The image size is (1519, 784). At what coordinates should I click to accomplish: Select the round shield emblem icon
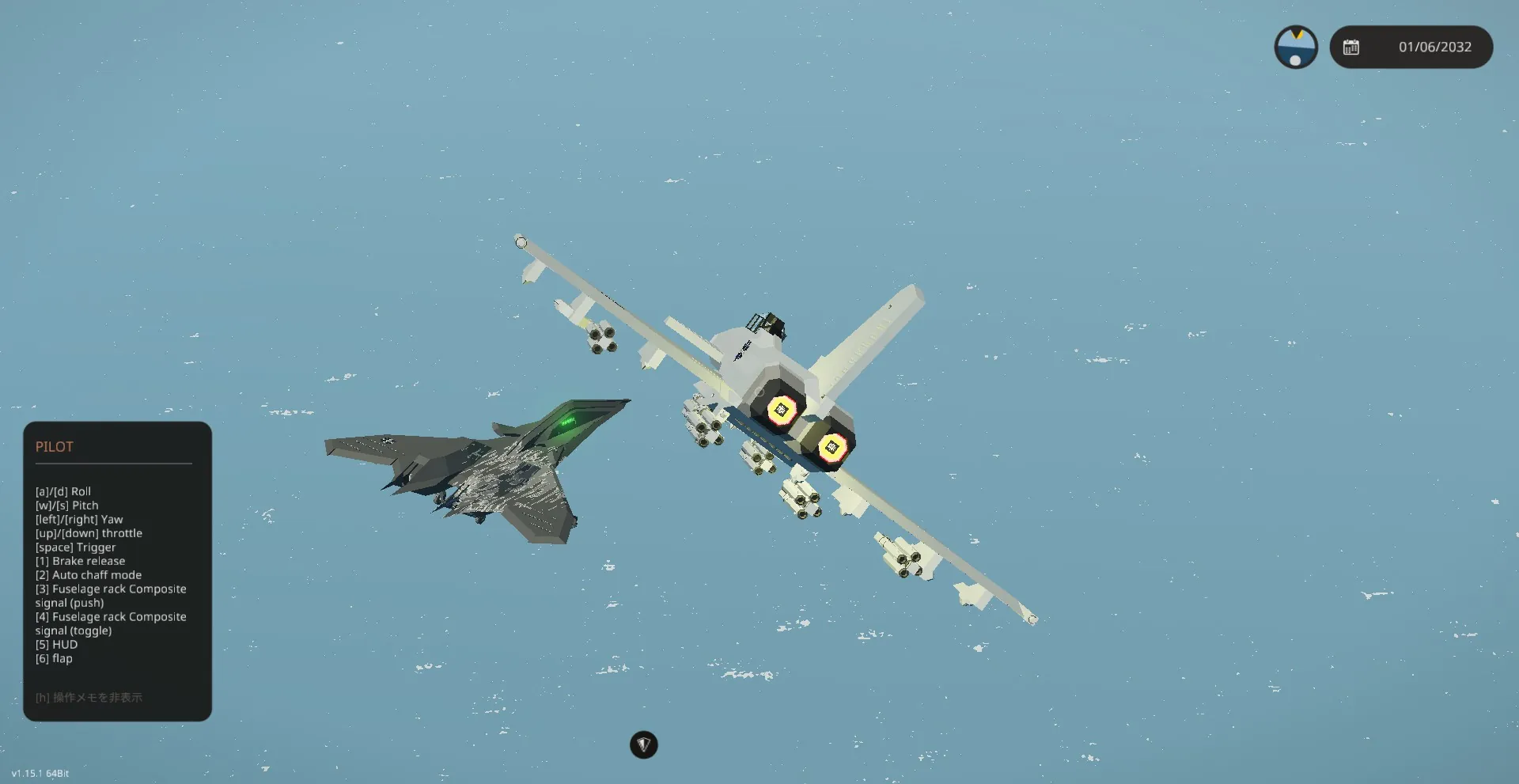[643, 744]
